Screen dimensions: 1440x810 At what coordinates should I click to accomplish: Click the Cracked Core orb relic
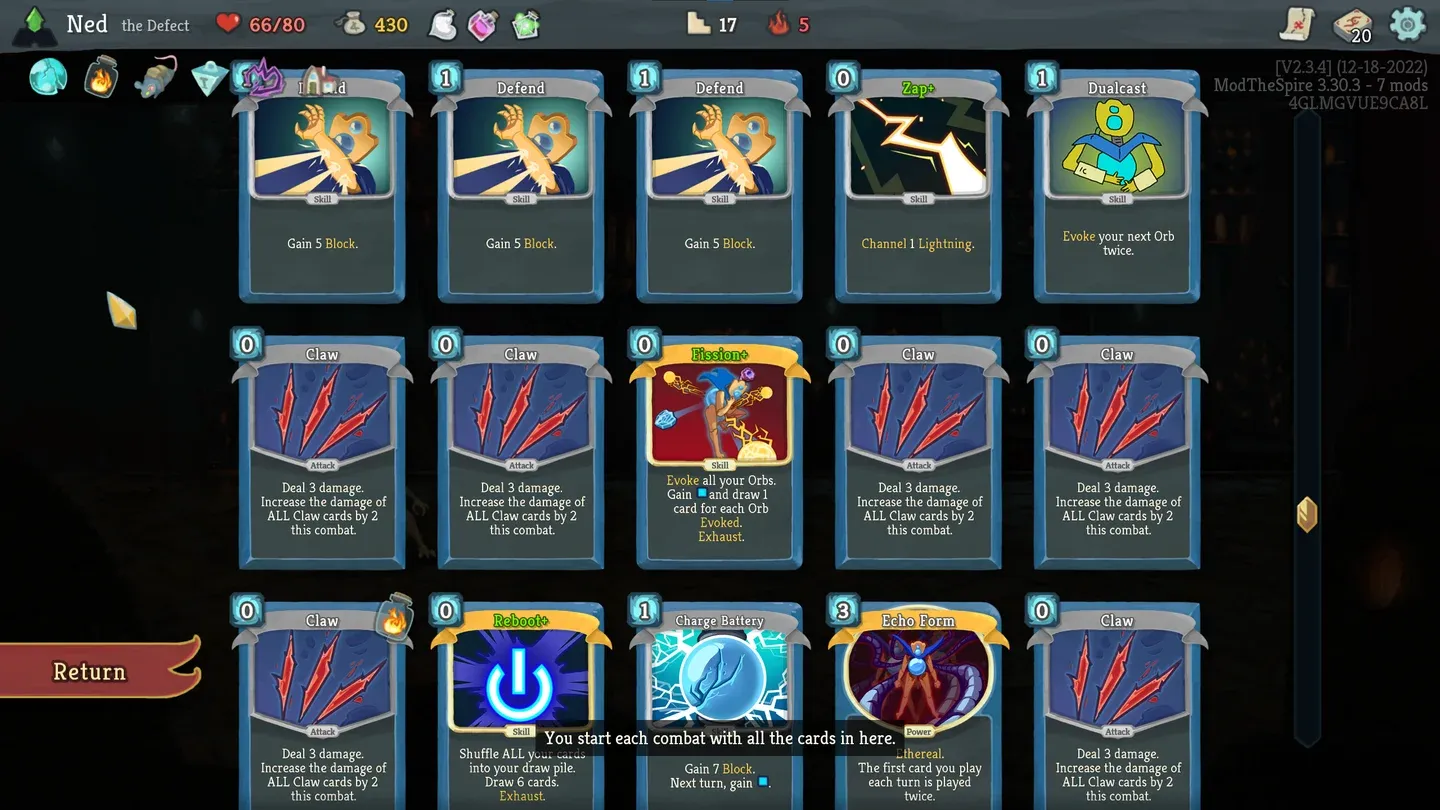46,76
